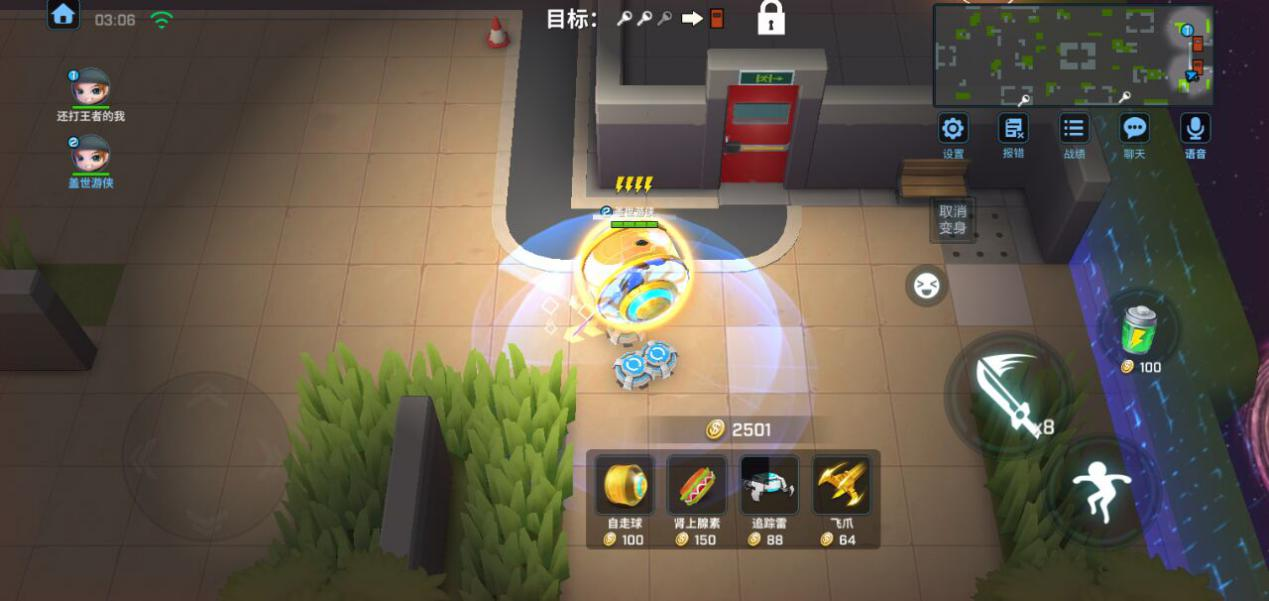Open the minimap
1269x601 pixels.
pyautogui.click(x=1073, y=54)
